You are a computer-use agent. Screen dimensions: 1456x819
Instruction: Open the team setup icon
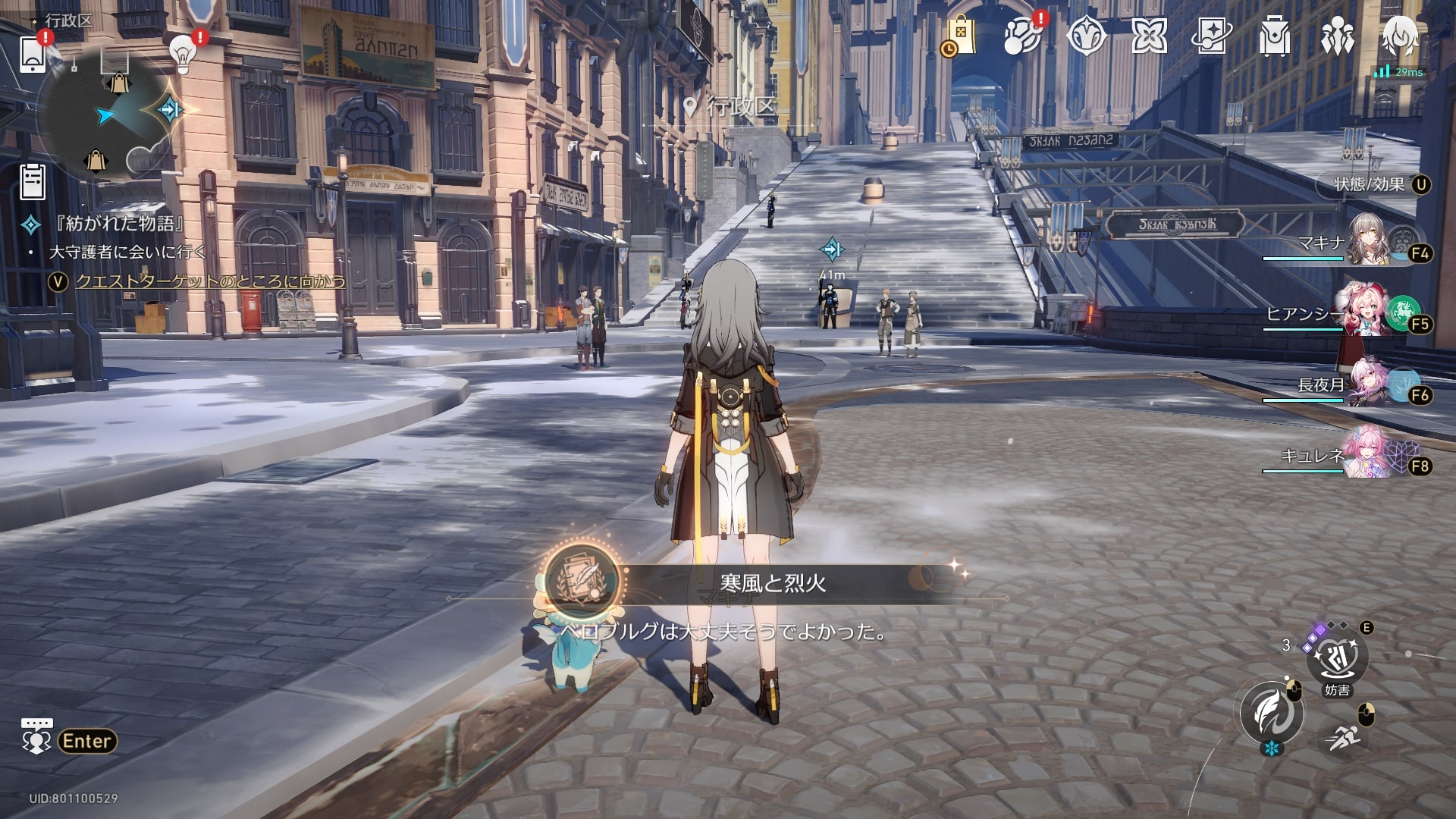(1337, 36)
